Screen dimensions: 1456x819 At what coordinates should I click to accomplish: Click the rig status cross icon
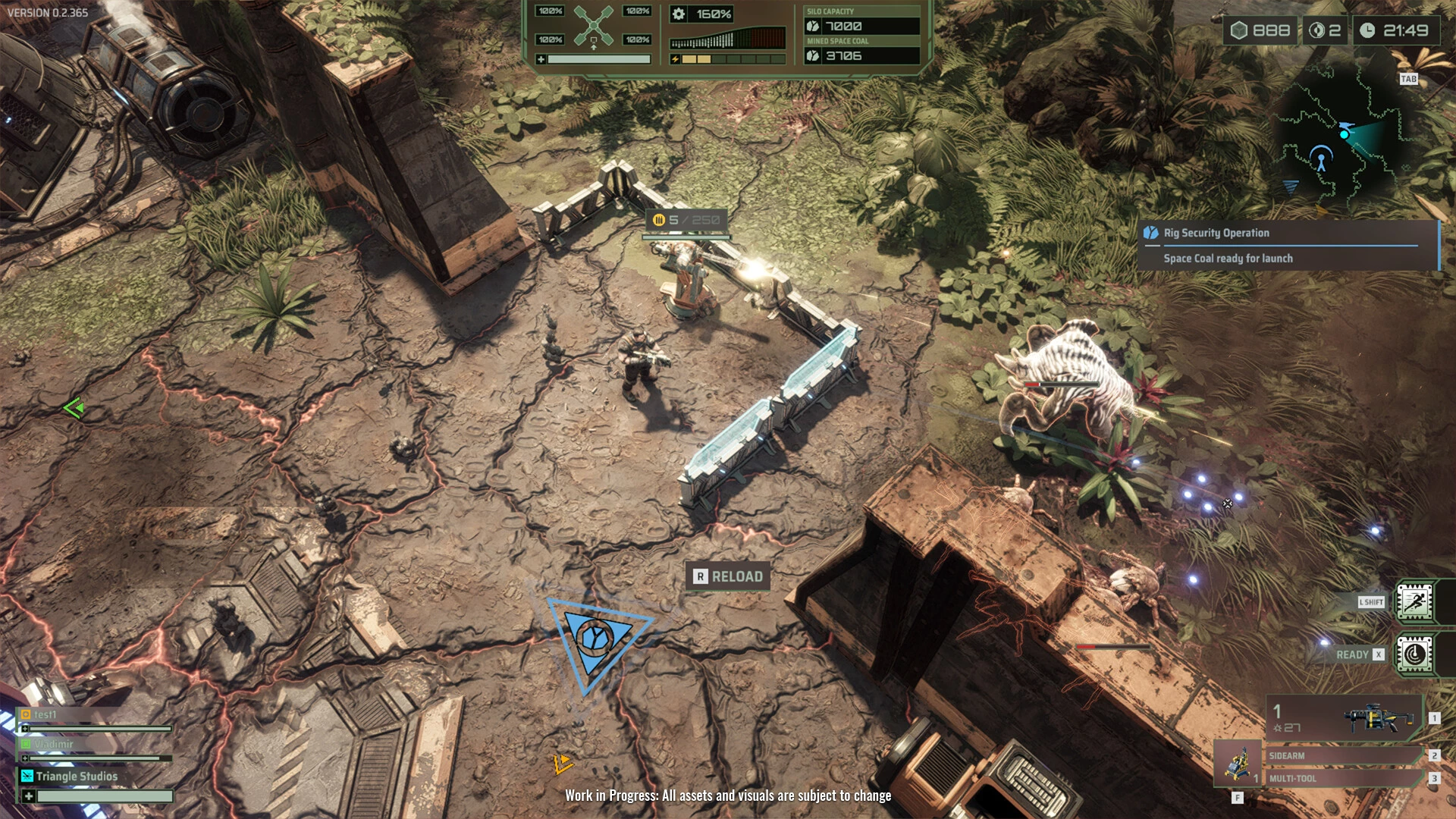click(593, 25)
